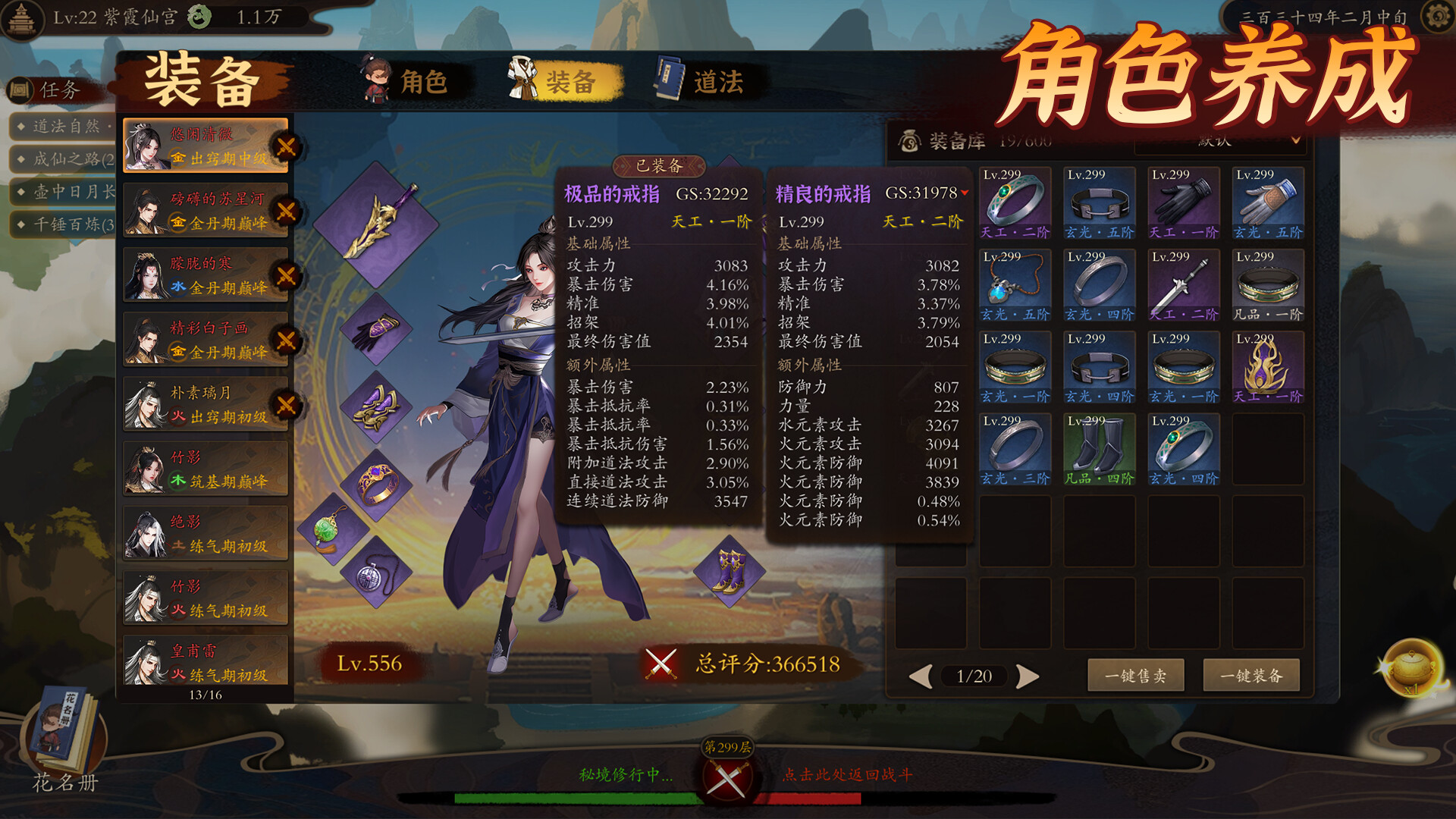Click the equipped gold ring slot
This screenshot has height=819, width=1456.
pos(376,484)
